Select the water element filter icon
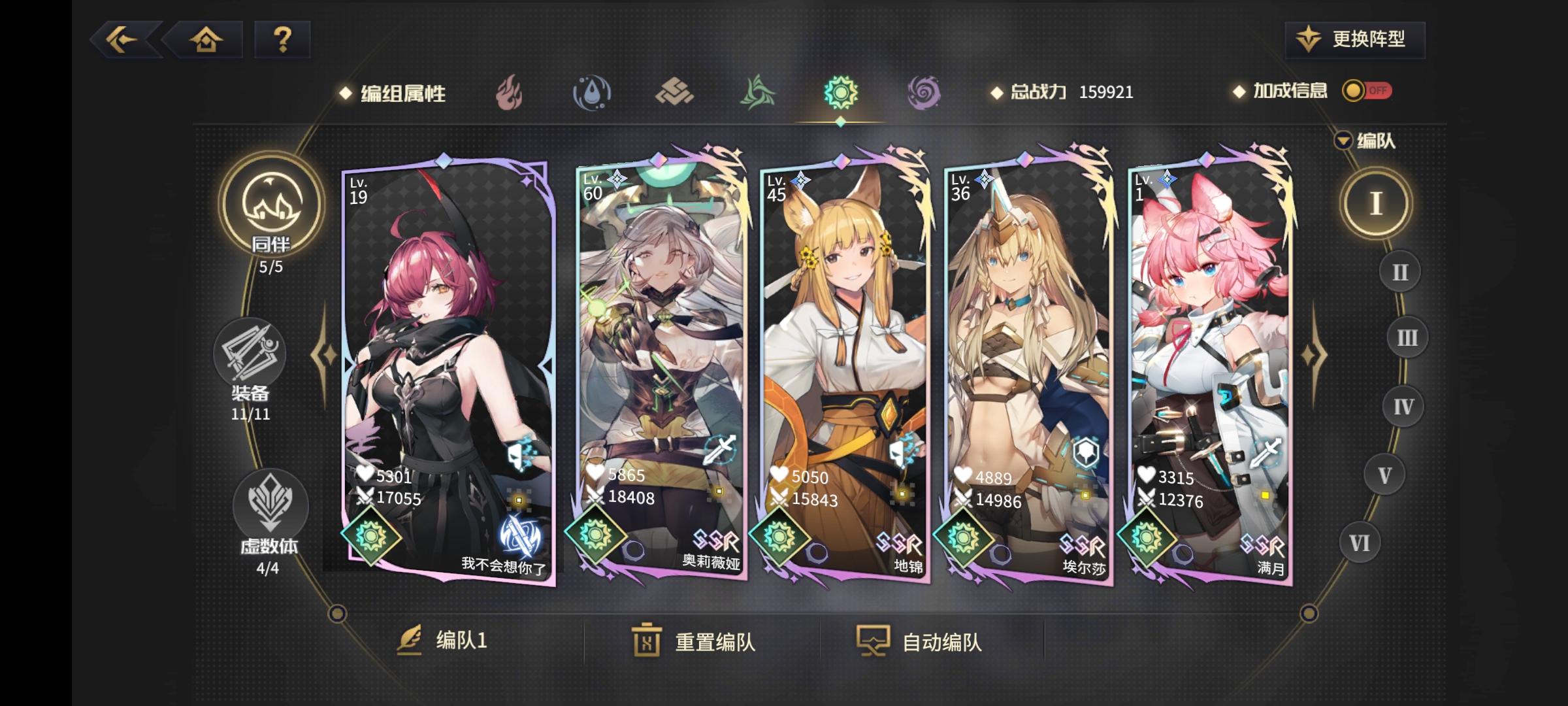 [591, 93]
